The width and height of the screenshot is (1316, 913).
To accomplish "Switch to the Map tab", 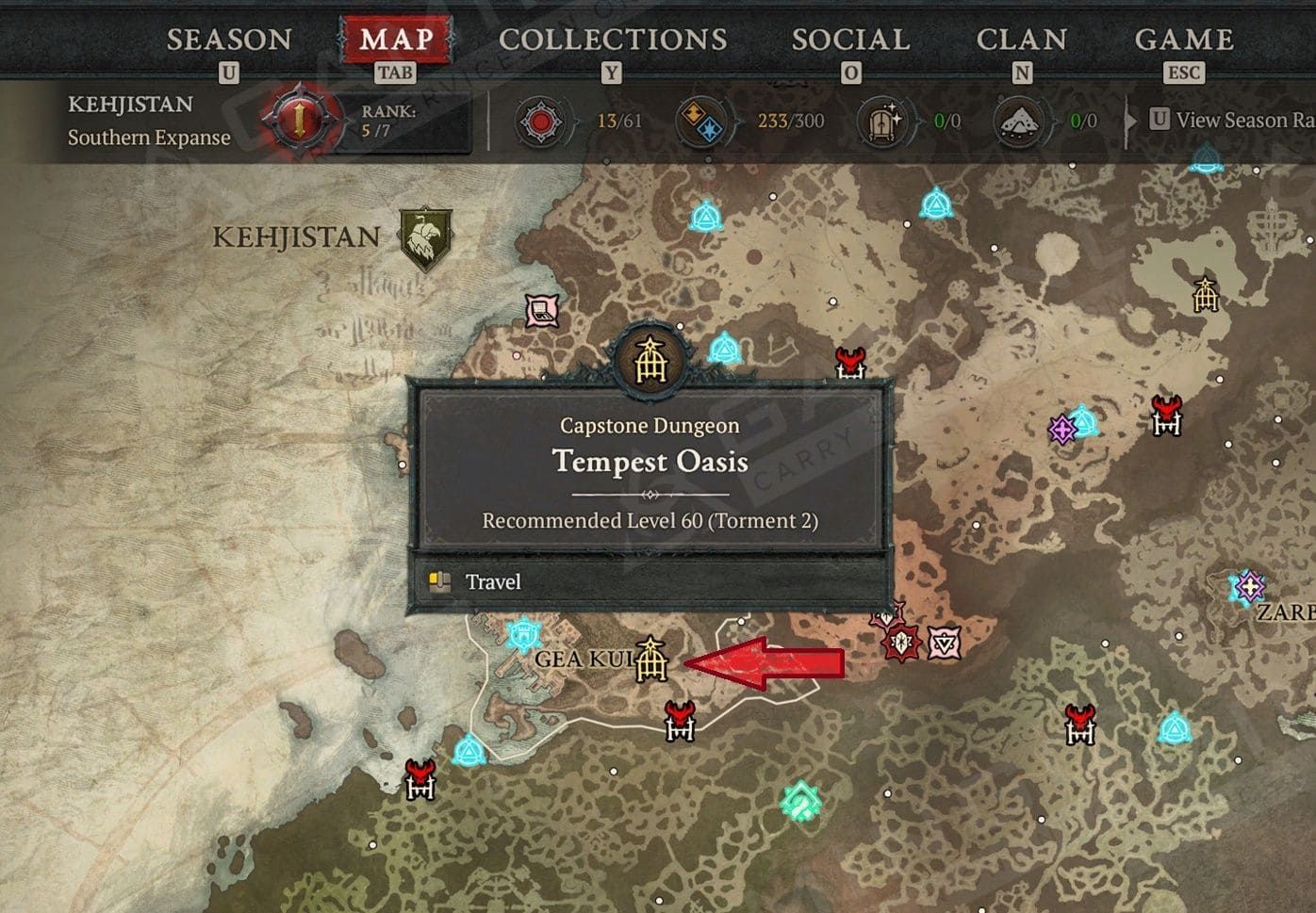I will (x=396, y=40).
